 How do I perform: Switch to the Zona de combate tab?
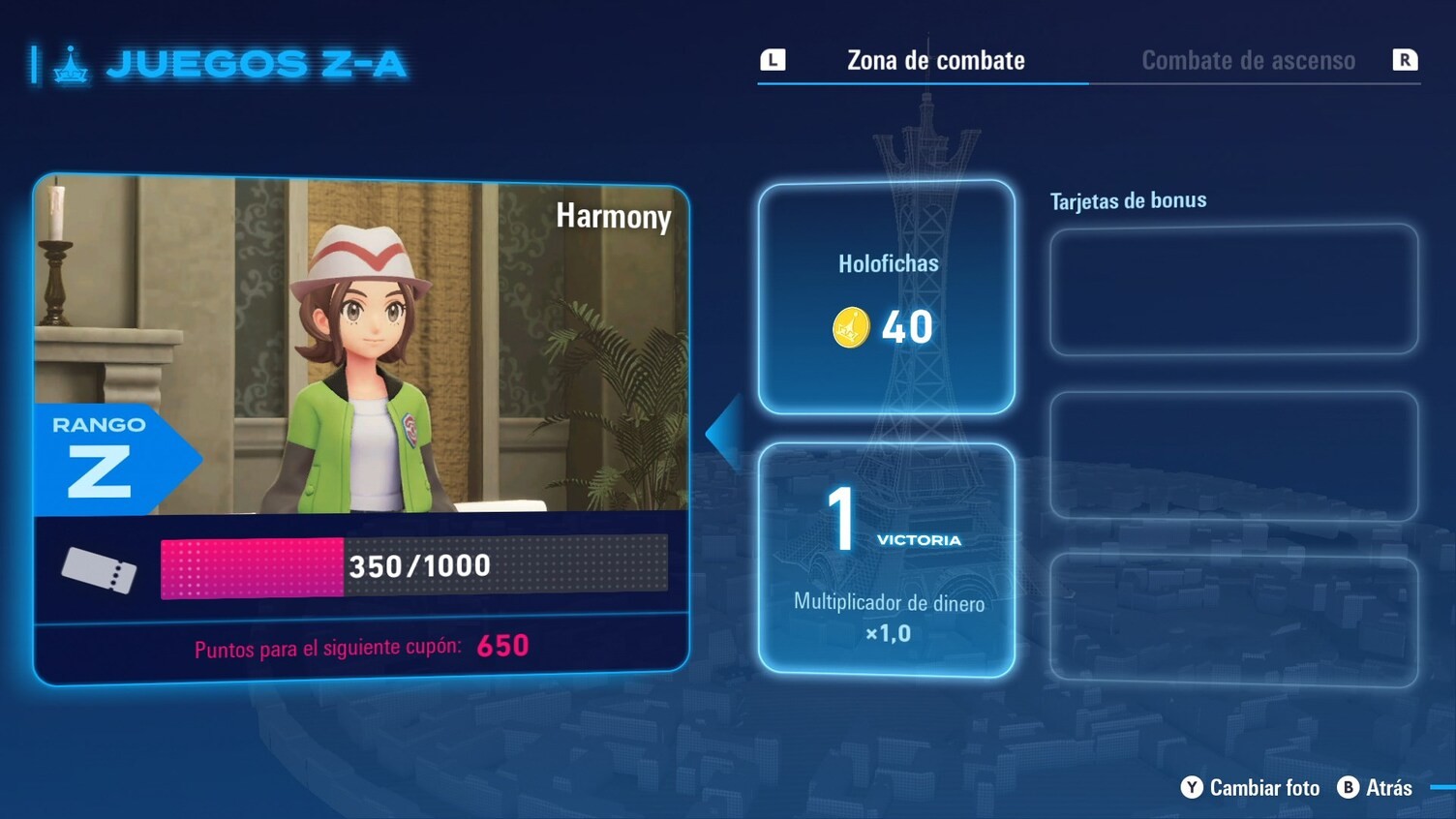pyautogui.click(x=935, y=61)
